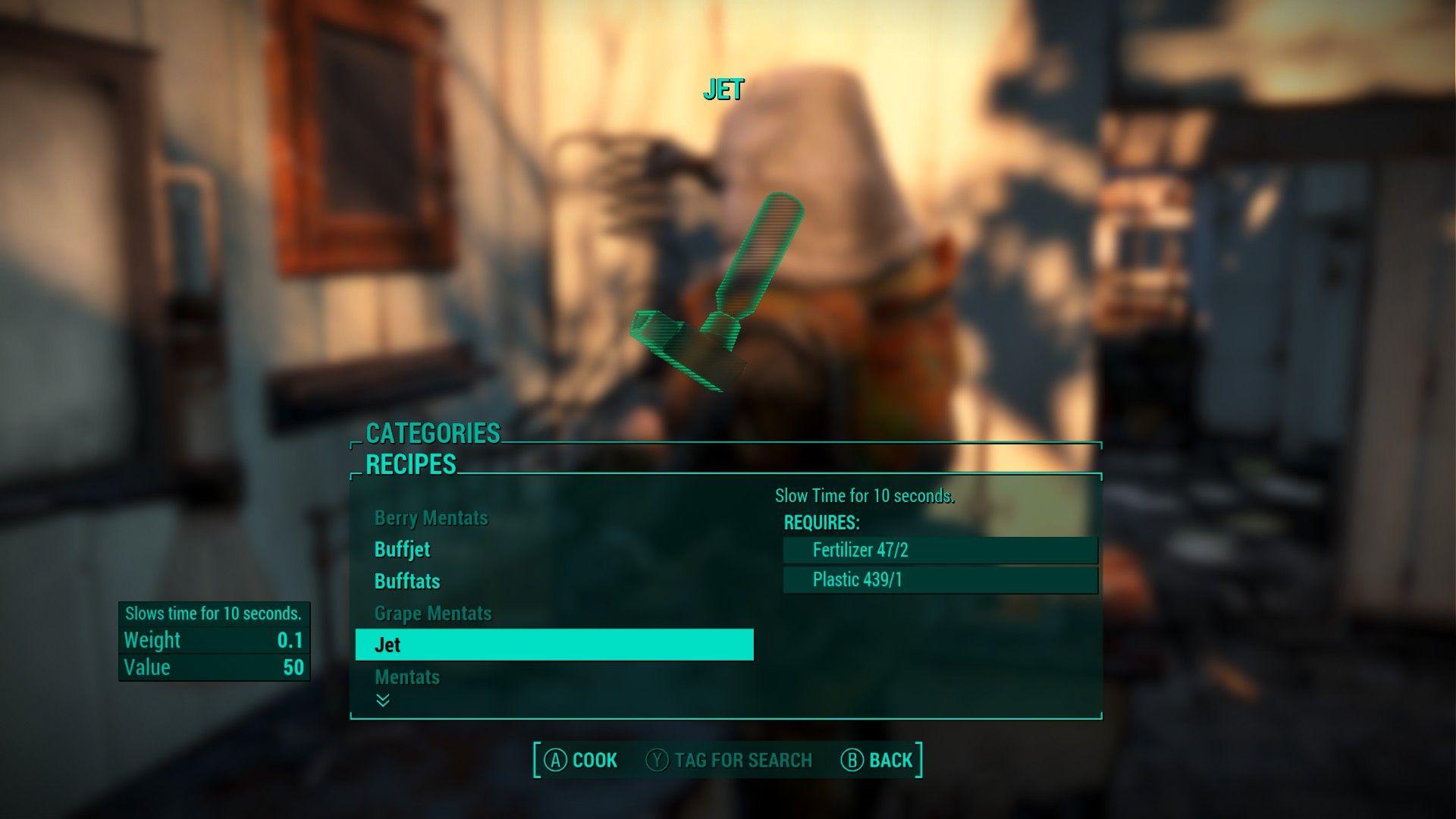Select the Berry Mentats recipe

click(431, 518)
